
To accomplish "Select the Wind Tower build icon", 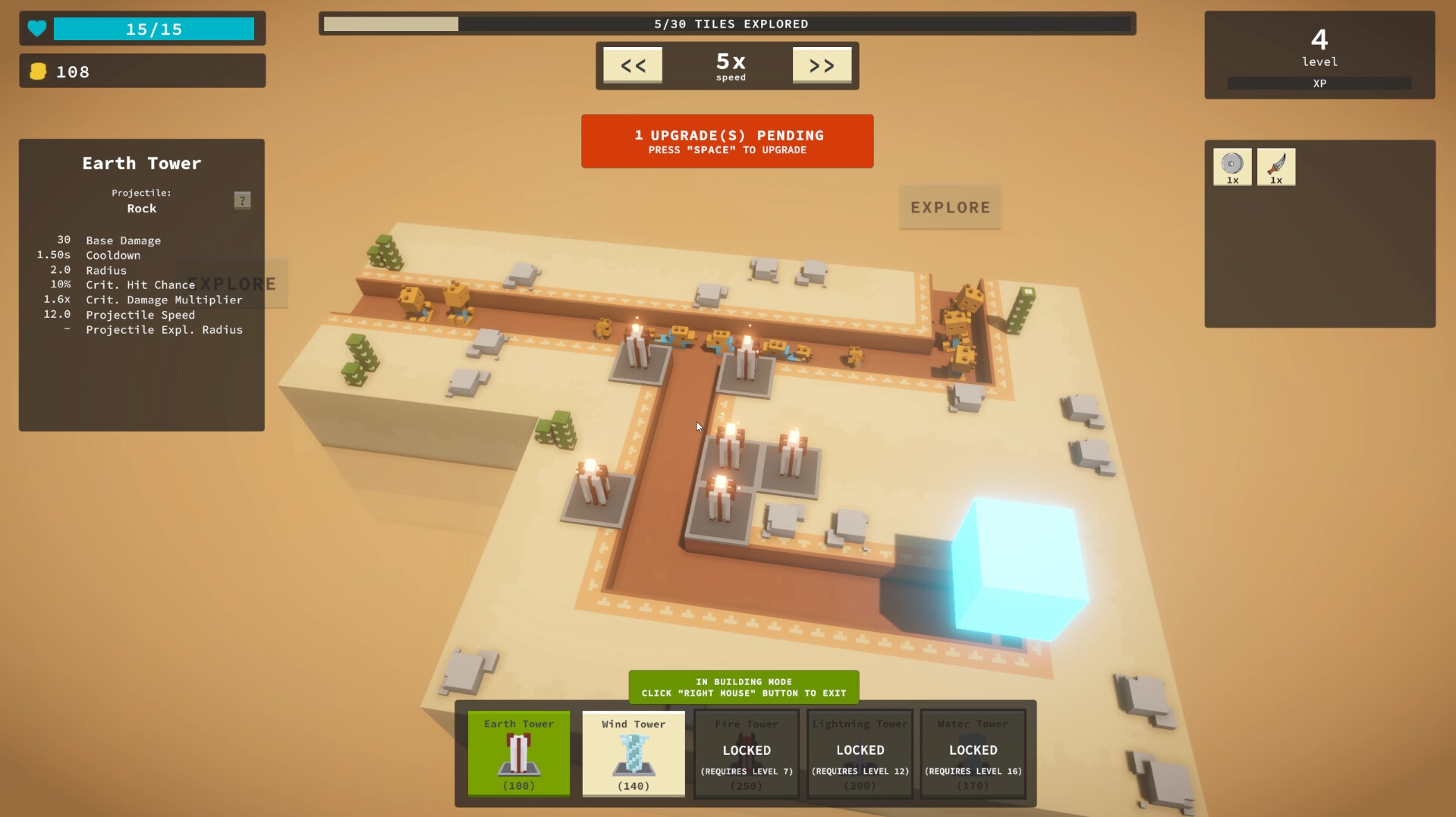I will coord(633,755).
